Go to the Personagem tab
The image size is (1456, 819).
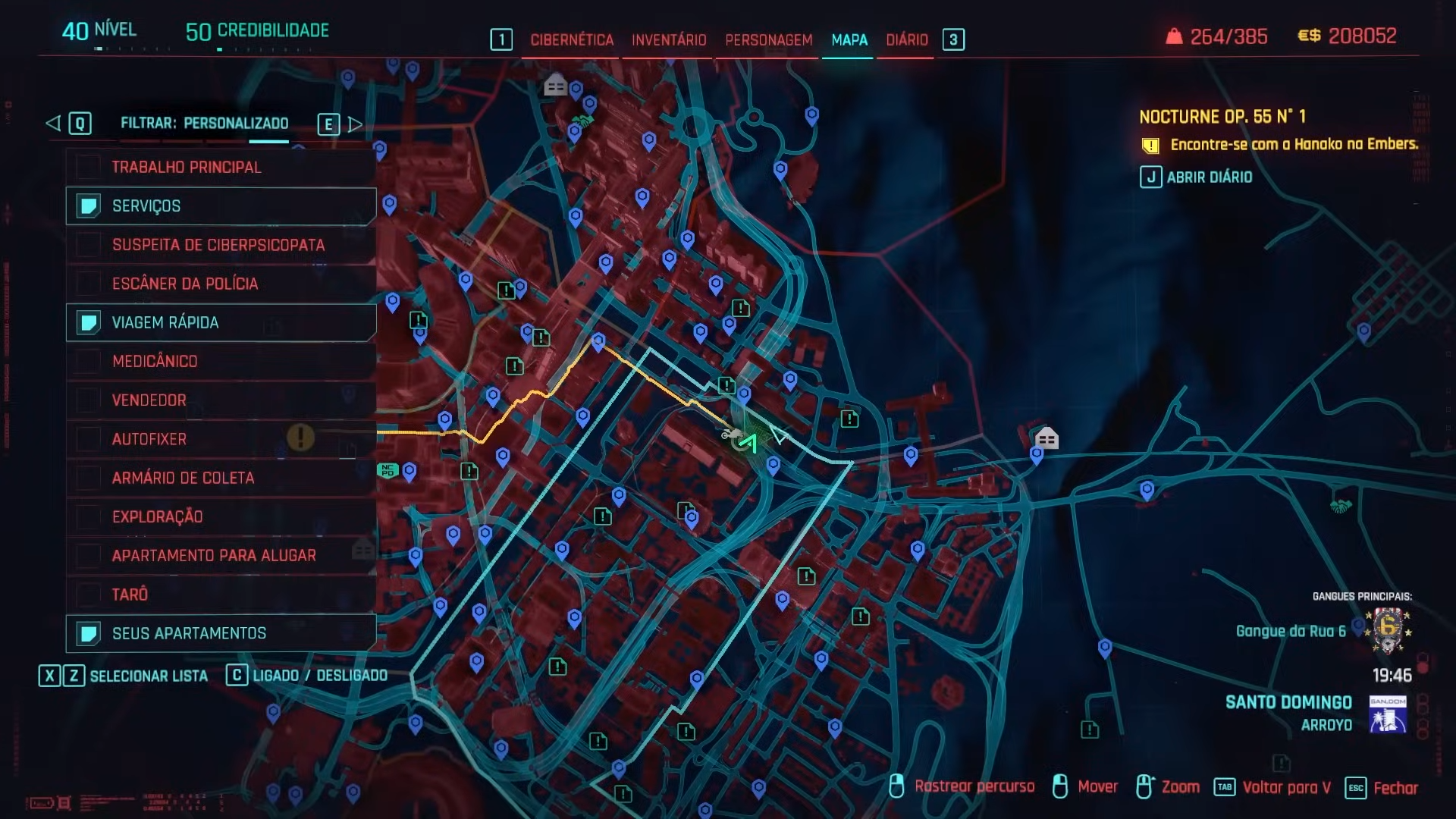[x=768, y=40]
